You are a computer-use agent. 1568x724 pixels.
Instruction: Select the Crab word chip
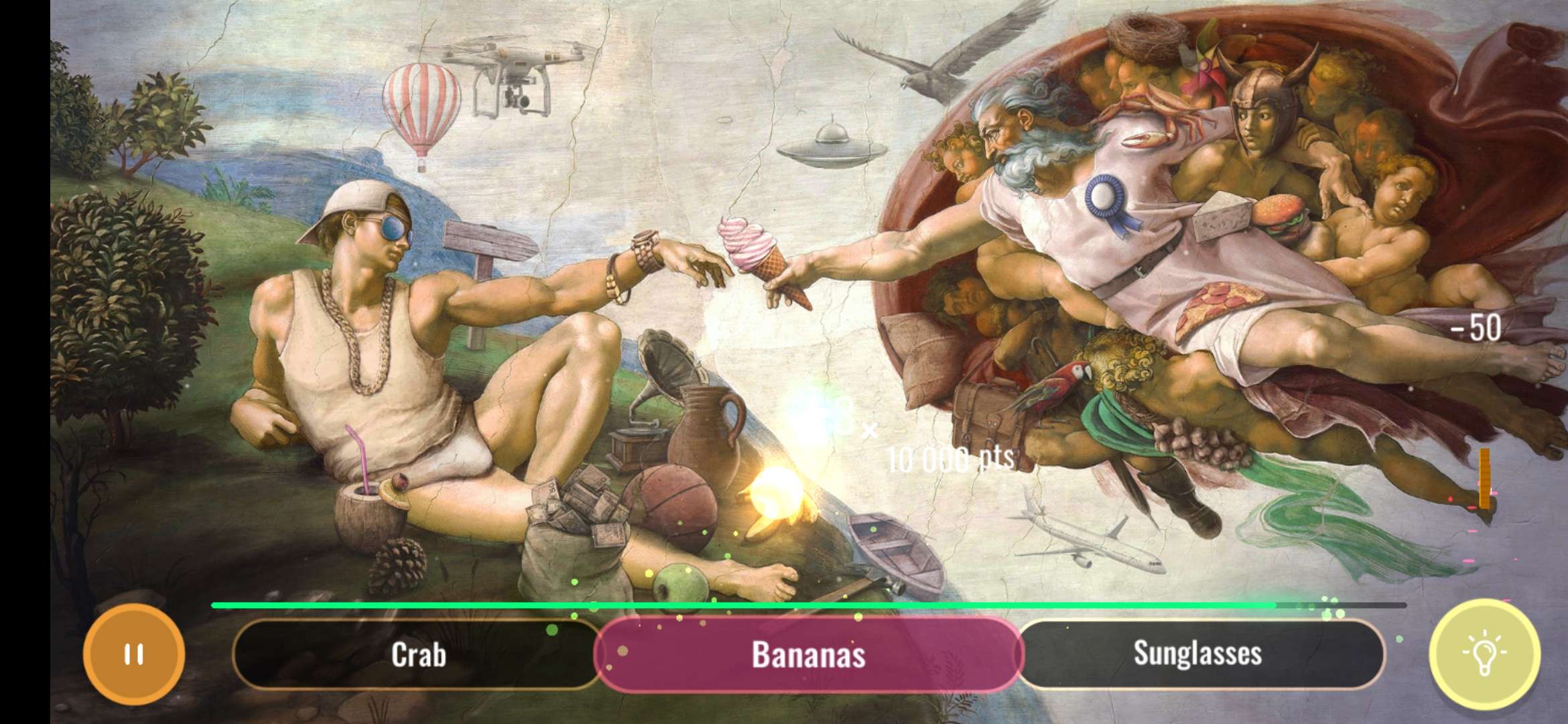419,656
